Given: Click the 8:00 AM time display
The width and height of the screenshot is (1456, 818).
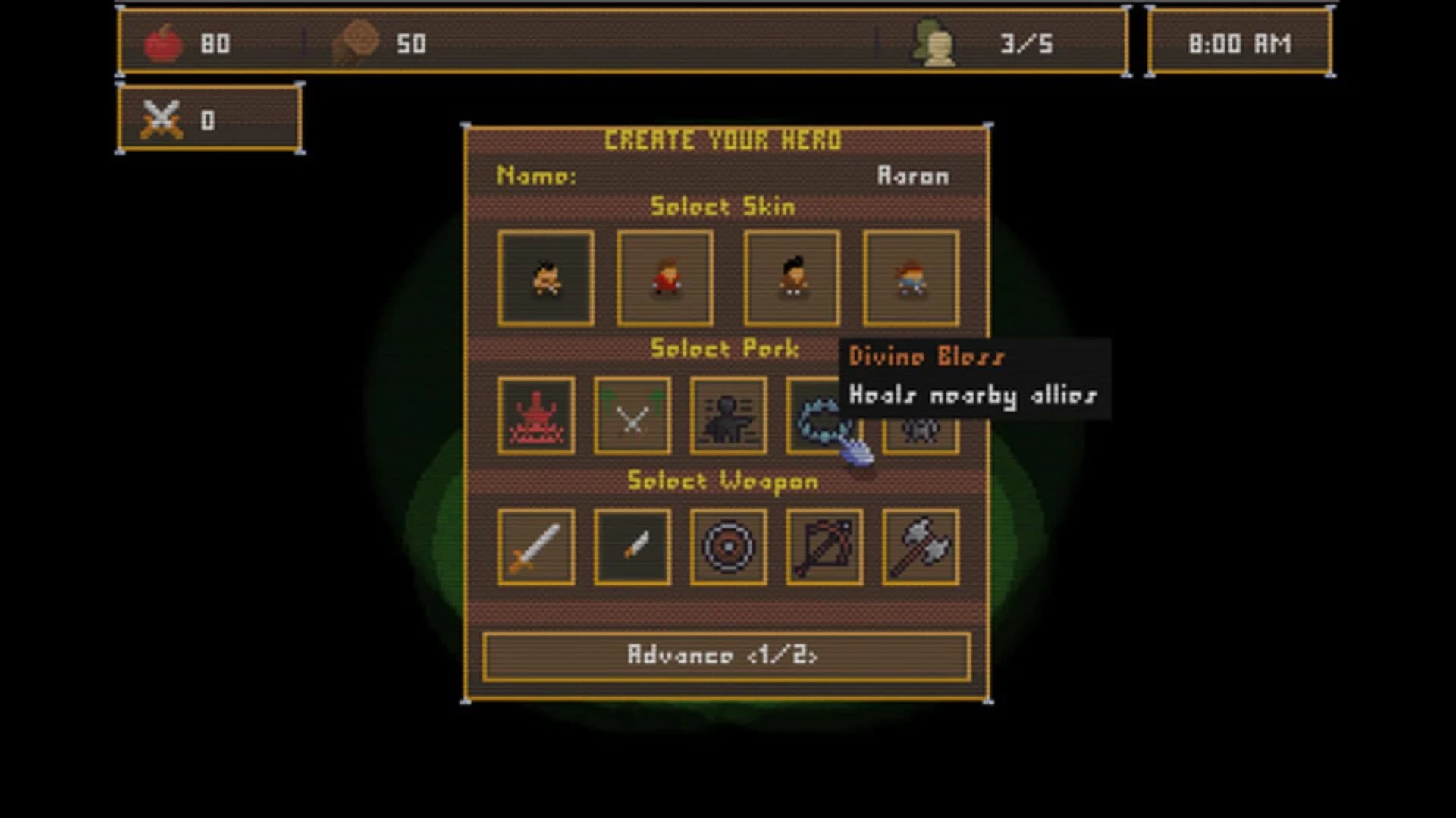Looking at the screenshot, I should pyautogui.click(x=1239, y=44).
